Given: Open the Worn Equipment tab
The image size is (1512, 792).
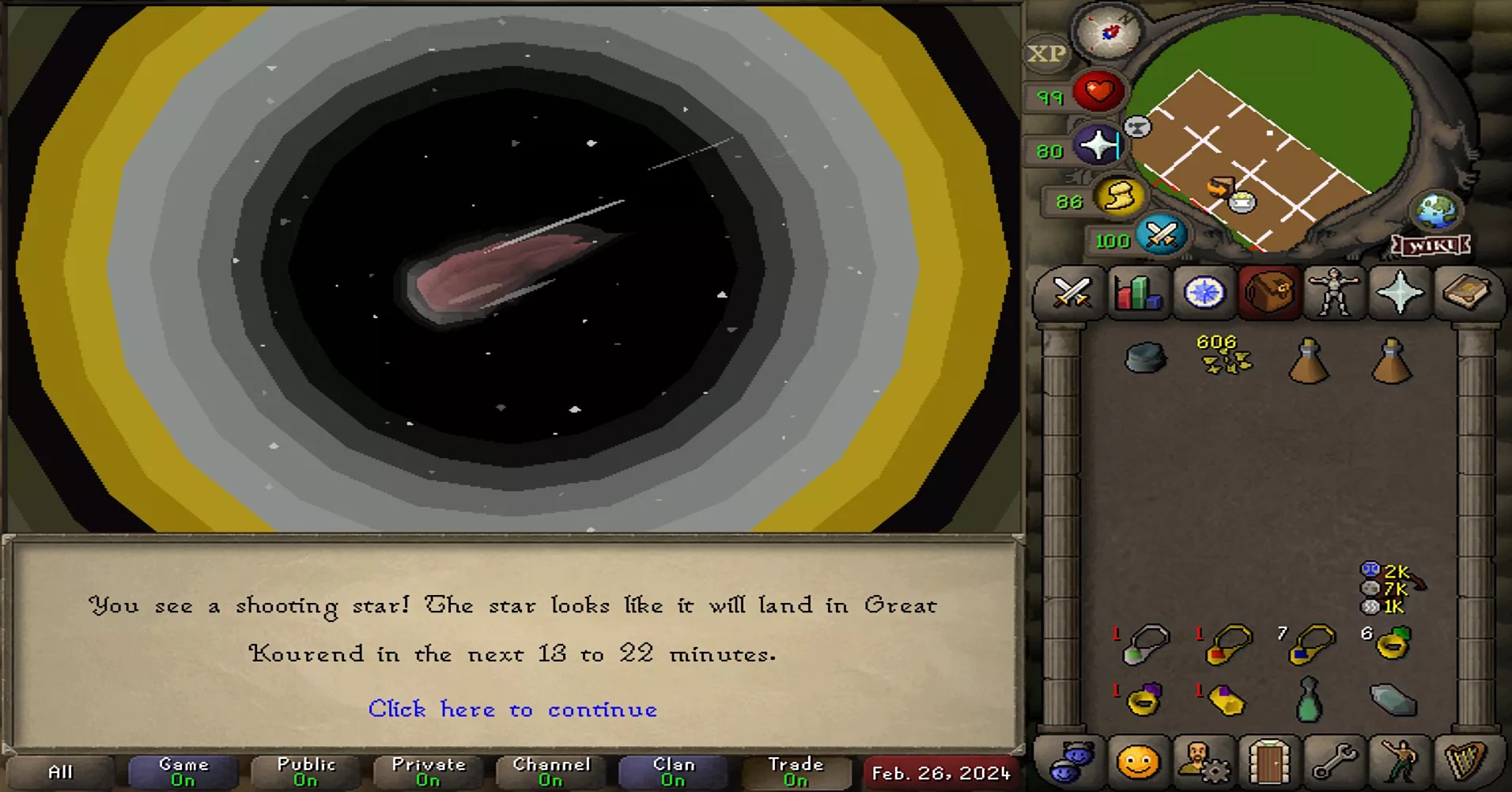Looking at the screenshot, I should 1336,294.
